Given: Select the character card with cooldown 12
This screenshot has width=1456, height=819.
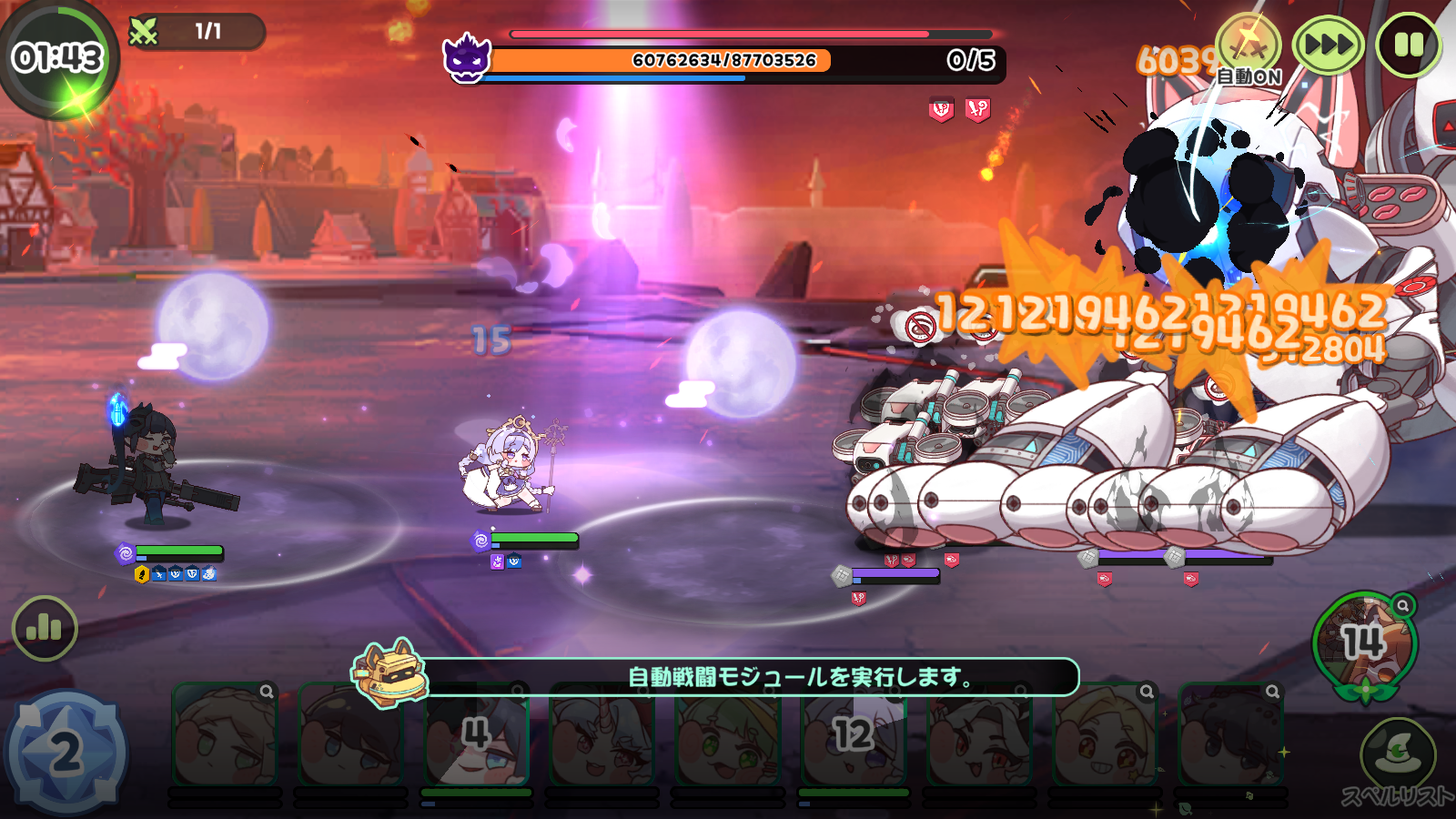Looking at the screenshot, I should 854,735.
